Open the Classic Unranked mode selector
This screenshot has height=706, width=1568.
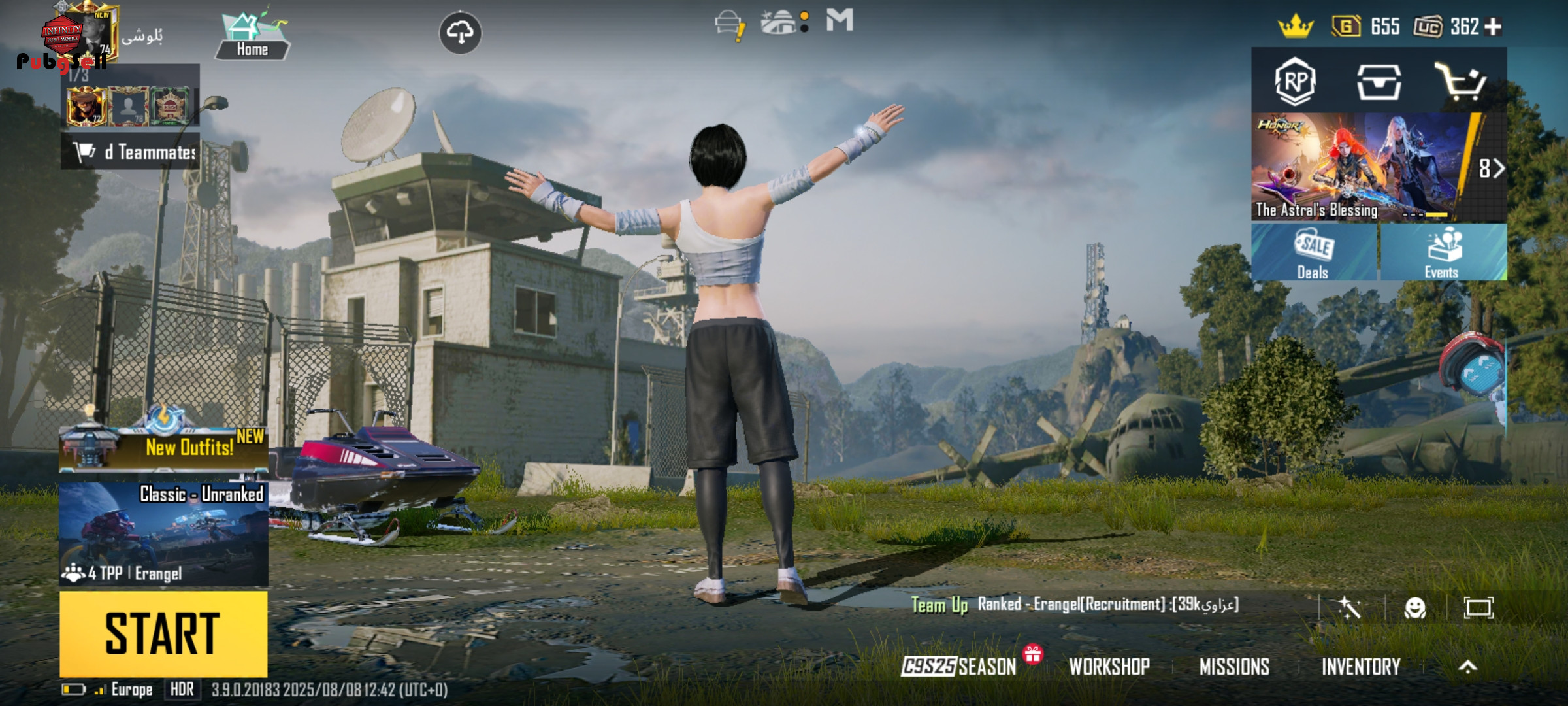163,534
